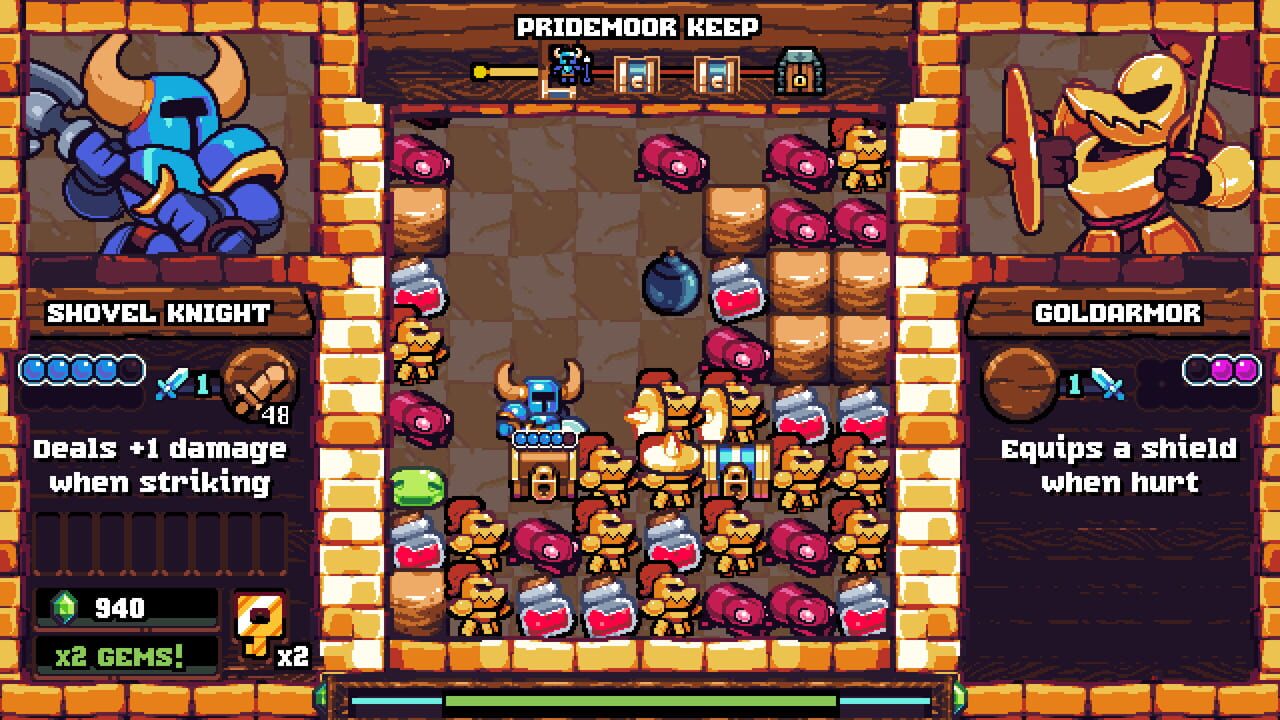Click the last empty blue orb in Shovel Knight's health row
The height and width of the screenshot is (720, 1280).
click(x=130, y=369)
